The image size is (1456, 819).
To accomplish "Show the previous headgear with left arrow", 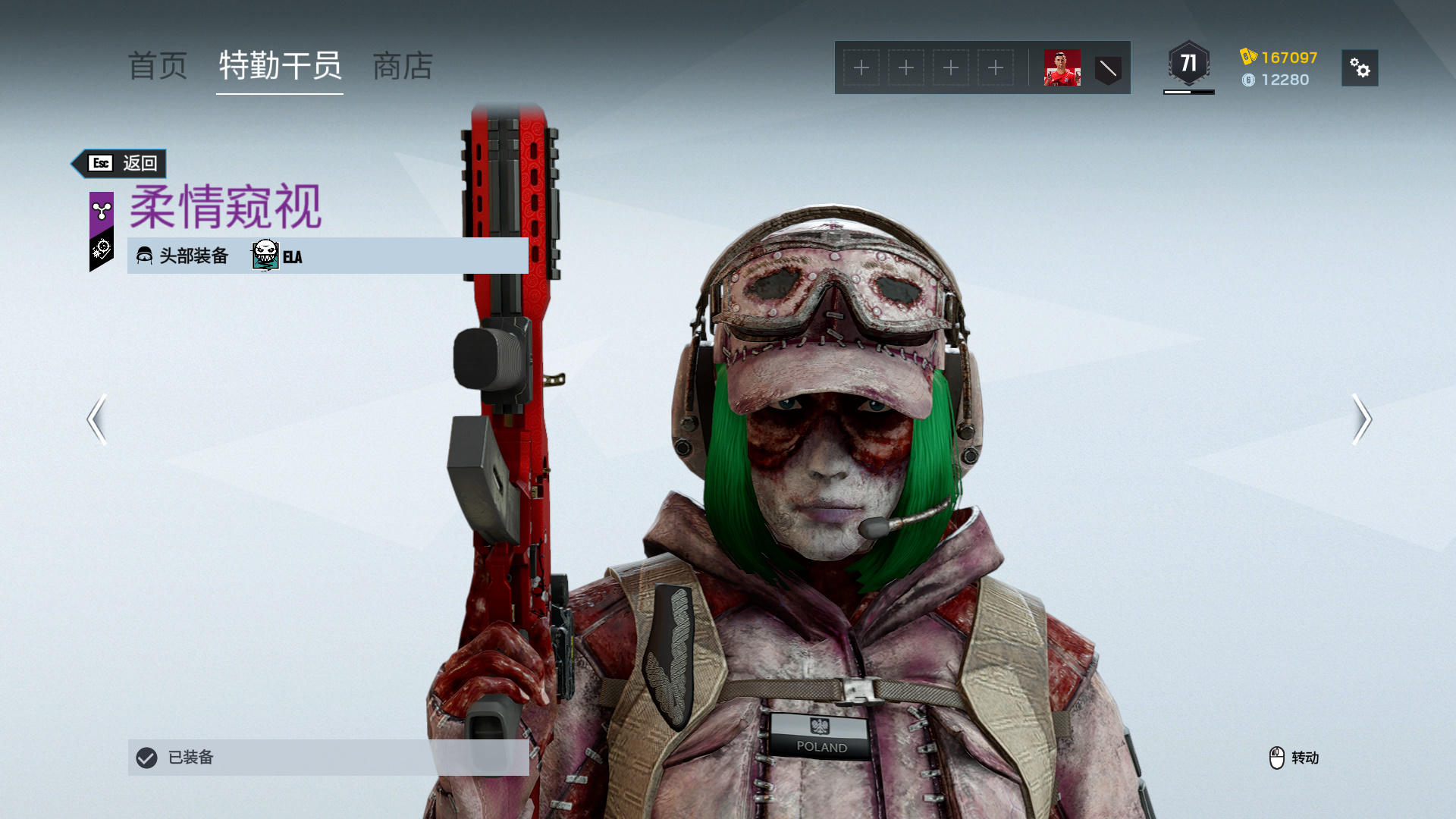I will click(97, 419).
